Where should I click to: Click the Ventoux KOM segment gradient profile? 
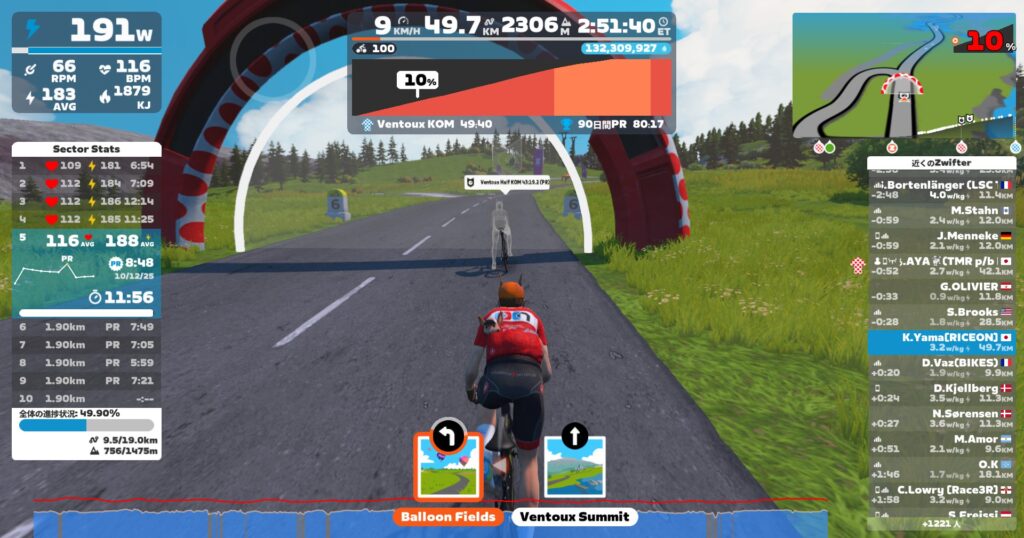pos(510,90)
